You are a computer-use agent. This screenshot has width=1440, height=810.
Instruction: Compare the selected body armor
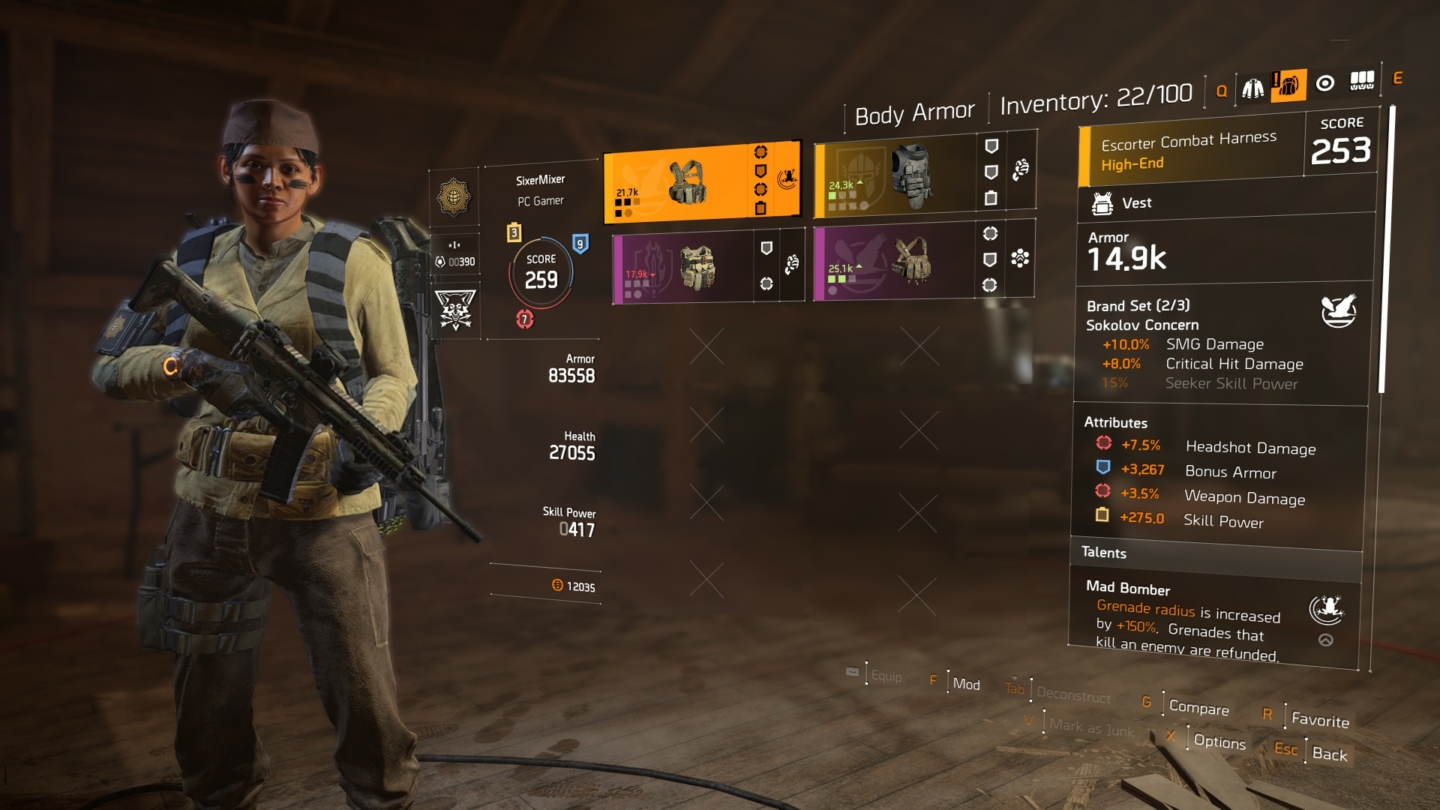[x=1198, y=709]
